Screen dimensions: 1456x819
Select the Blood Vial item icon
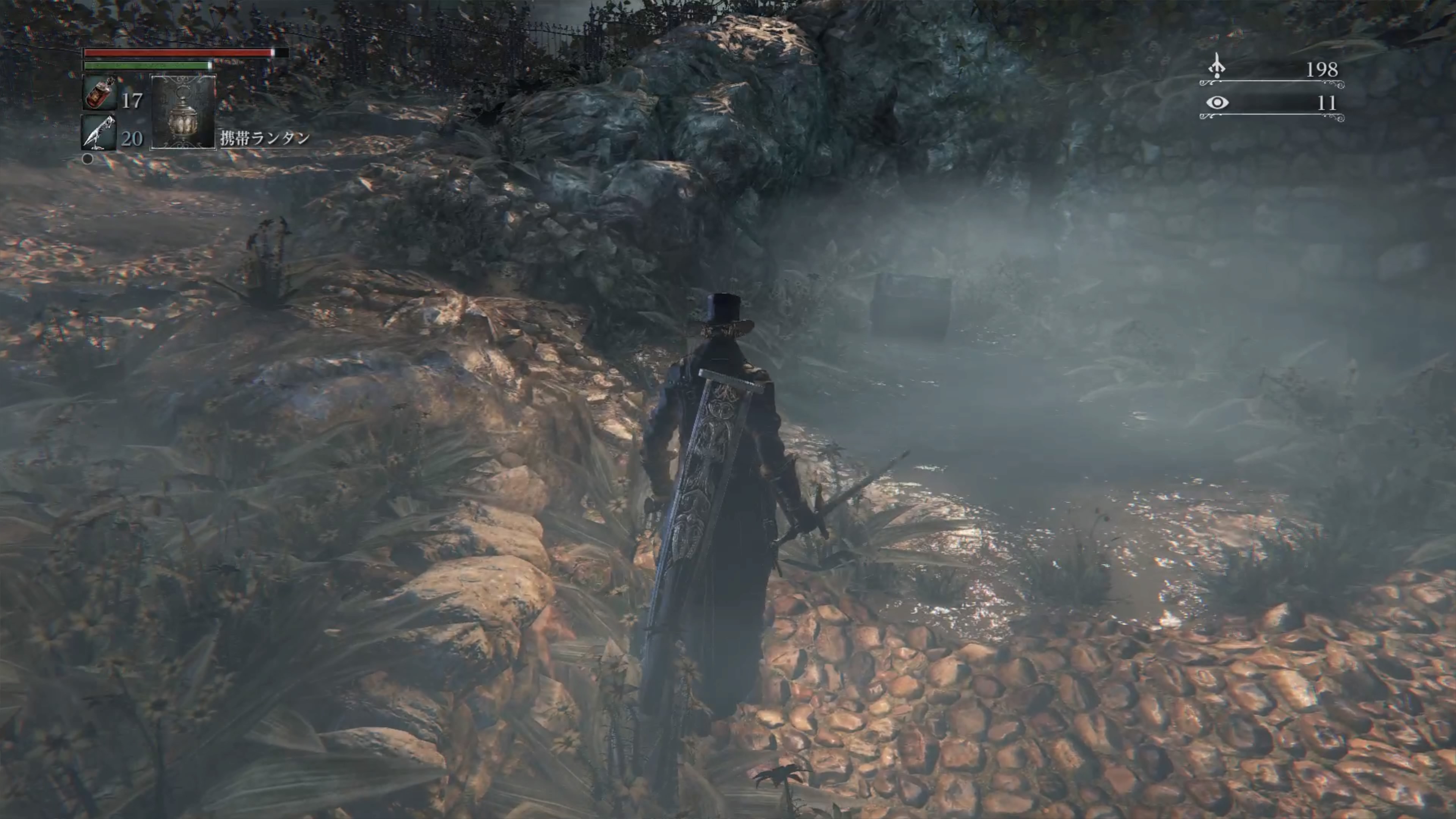(99, 93)
